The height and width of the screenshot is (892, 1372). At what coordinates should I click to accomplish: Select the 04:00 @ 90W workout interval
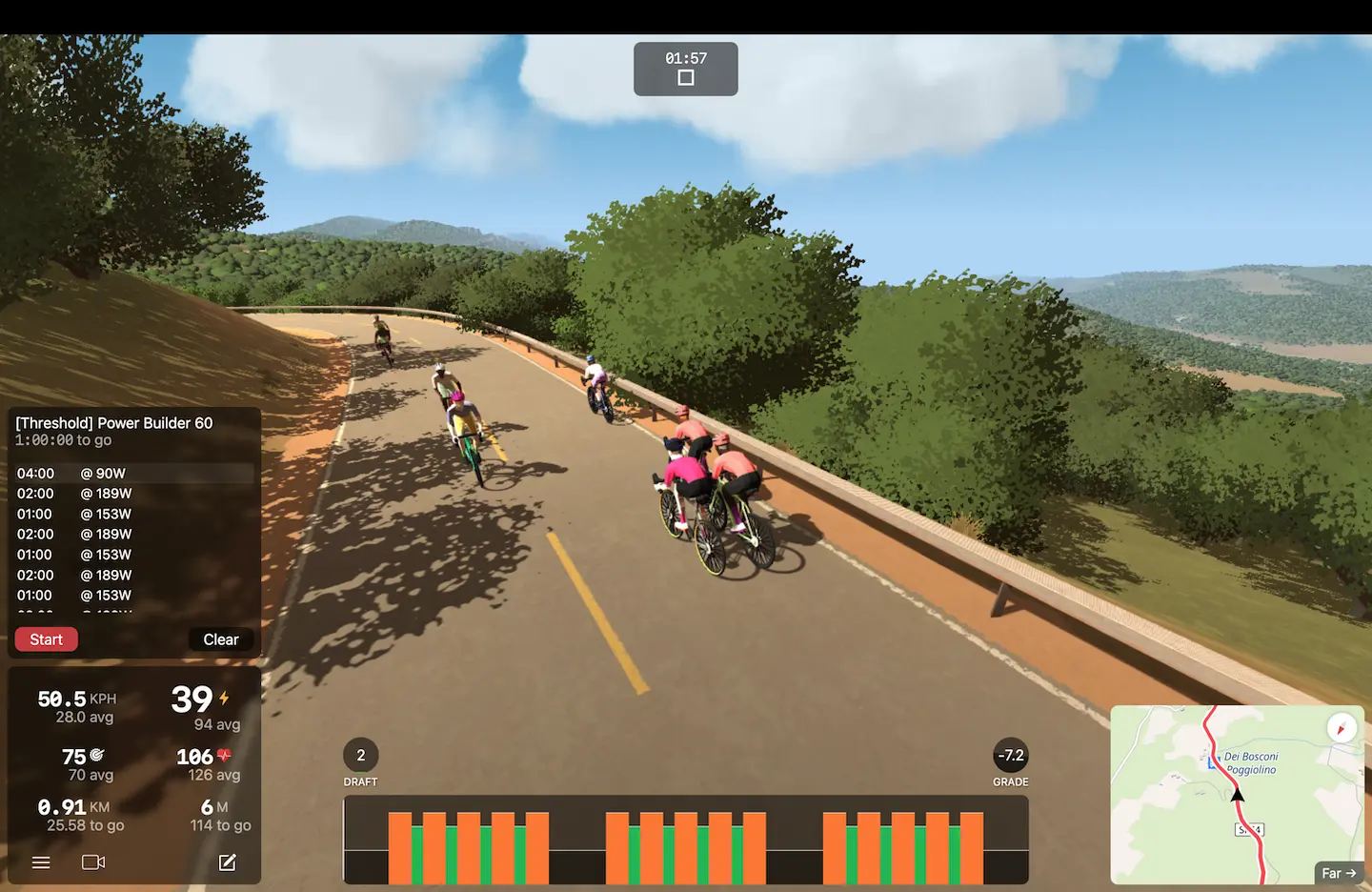[133, 474]
